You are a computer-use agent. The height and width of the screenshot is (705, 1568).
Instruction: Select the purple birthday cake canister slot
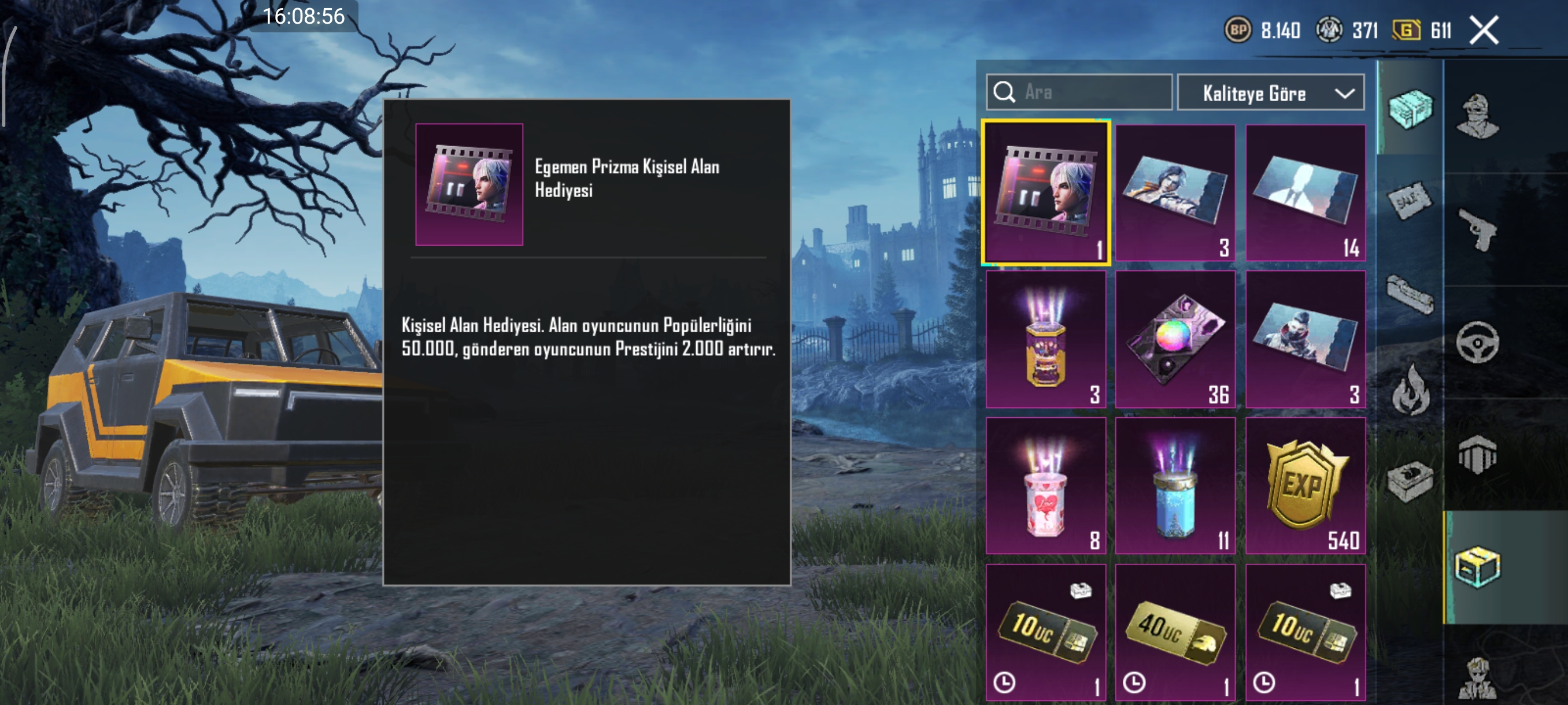1046,339
